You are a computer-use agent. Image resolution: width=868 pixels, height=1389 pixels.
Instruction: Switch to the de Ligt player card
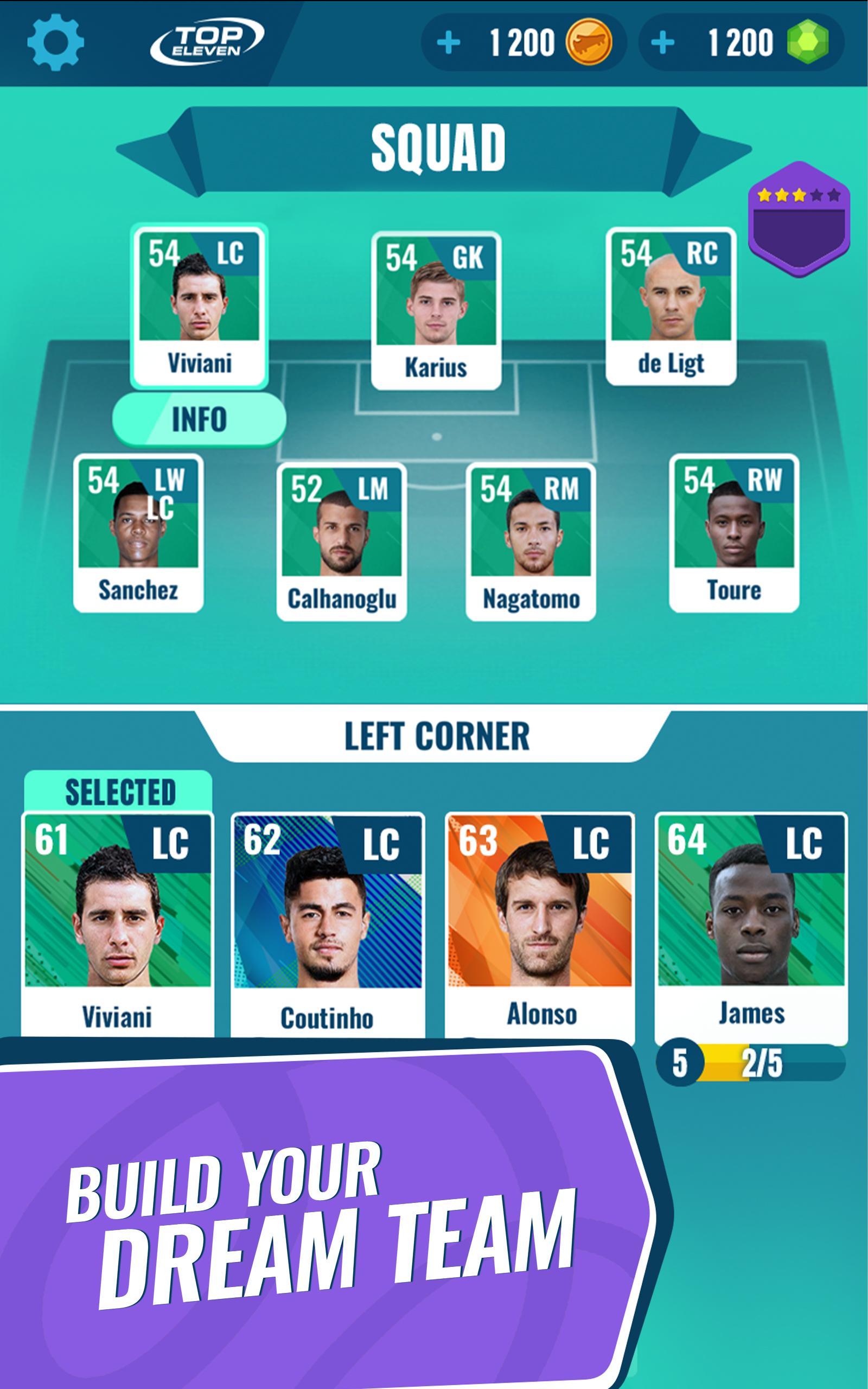click(x=672, y=304)
